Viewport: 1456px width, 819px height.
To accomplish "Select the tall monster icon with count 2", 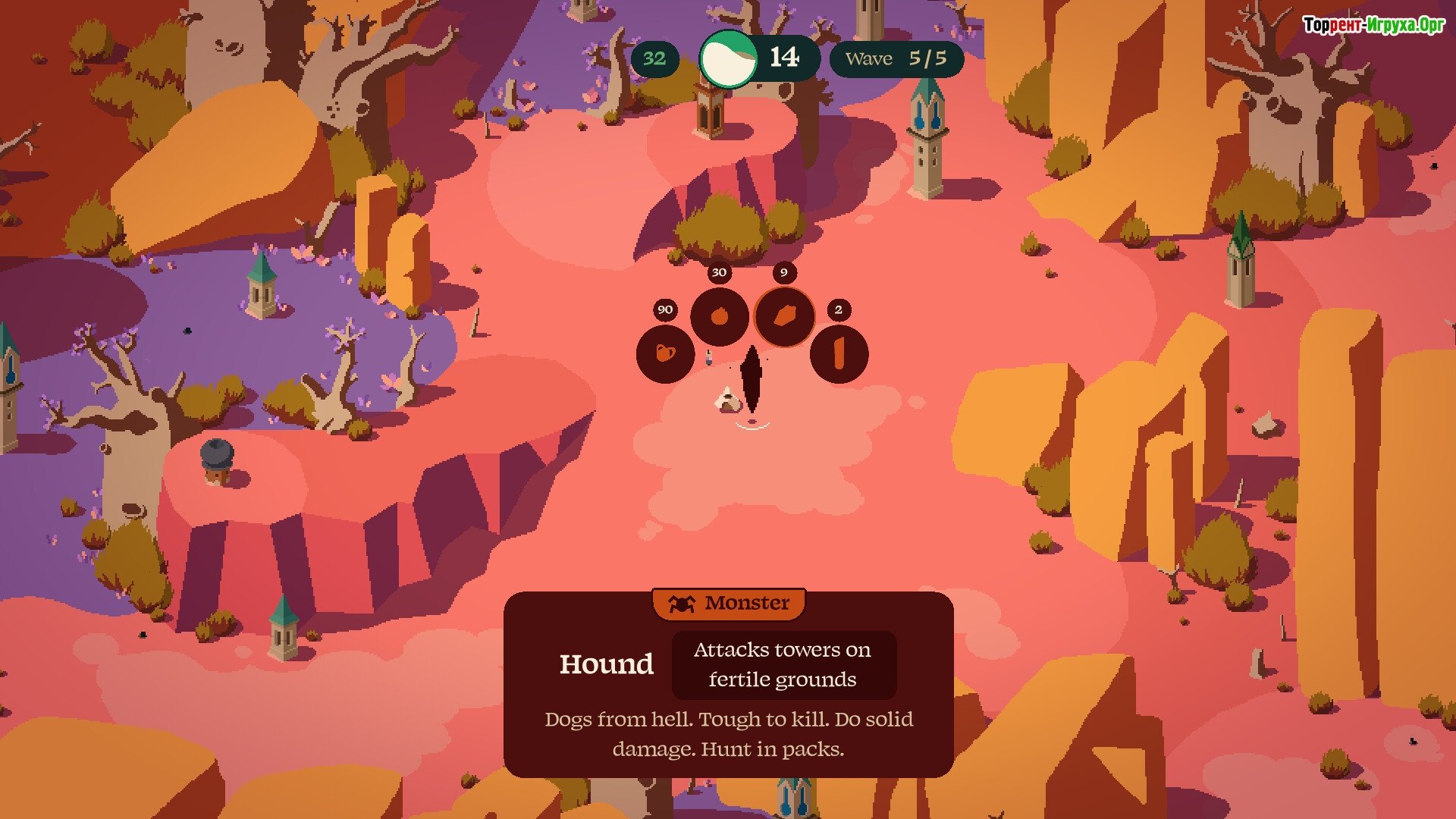I will pyautogui.click(x=839, y=353).
